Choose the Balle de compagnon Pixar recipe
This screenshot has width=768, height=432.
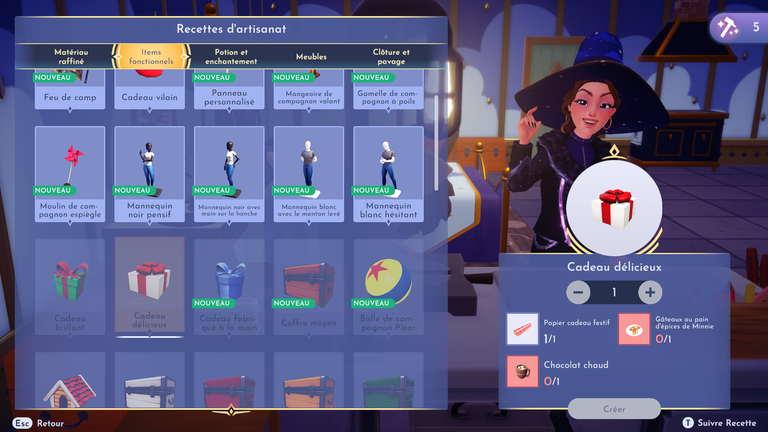(388, 286)
